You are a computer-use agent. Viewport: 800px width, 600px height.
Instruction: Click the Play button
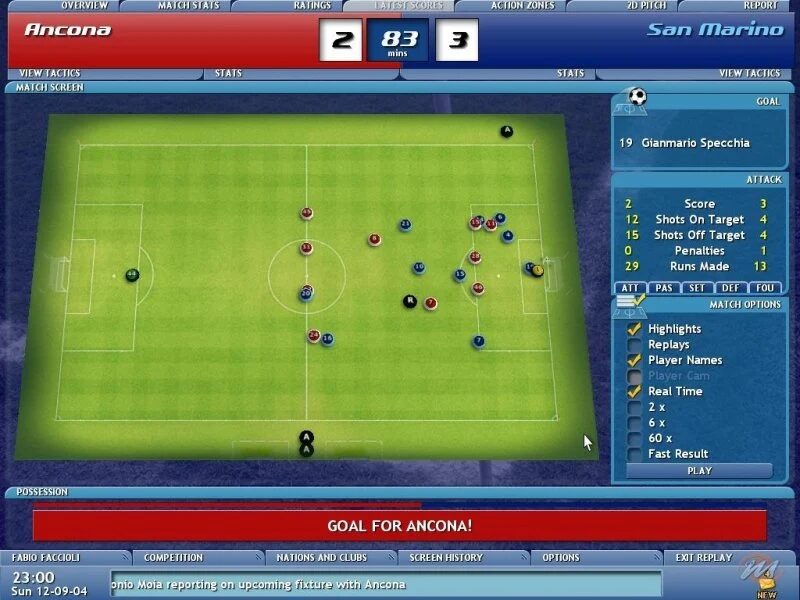tap(699, 471)
